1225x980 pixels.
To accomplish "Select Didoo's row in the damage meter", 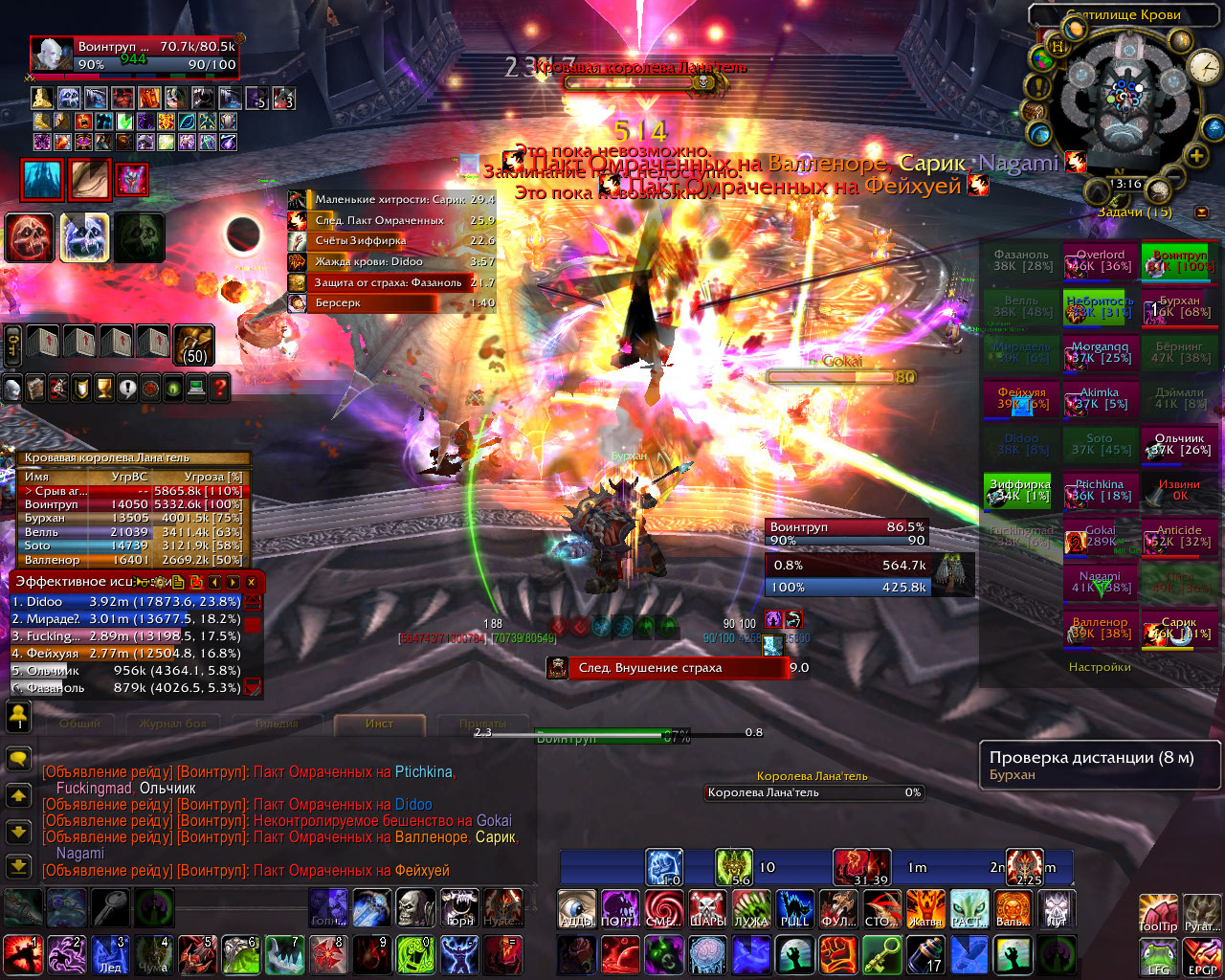I will click(x=124, y=602).
